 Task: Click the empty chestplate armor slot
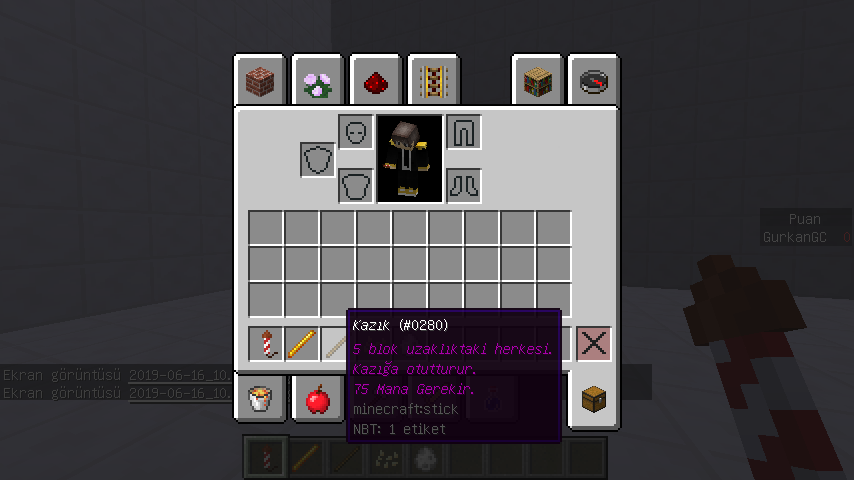coord(356,185)
